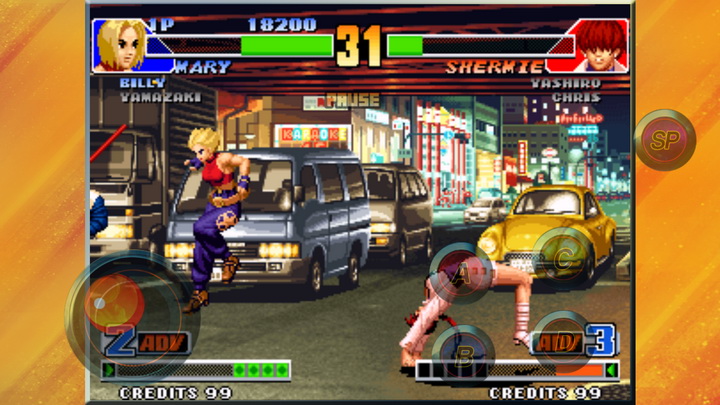This screenshot has height=405, width=720.
Task: Tap the B attack button
Action: [463, 351]
